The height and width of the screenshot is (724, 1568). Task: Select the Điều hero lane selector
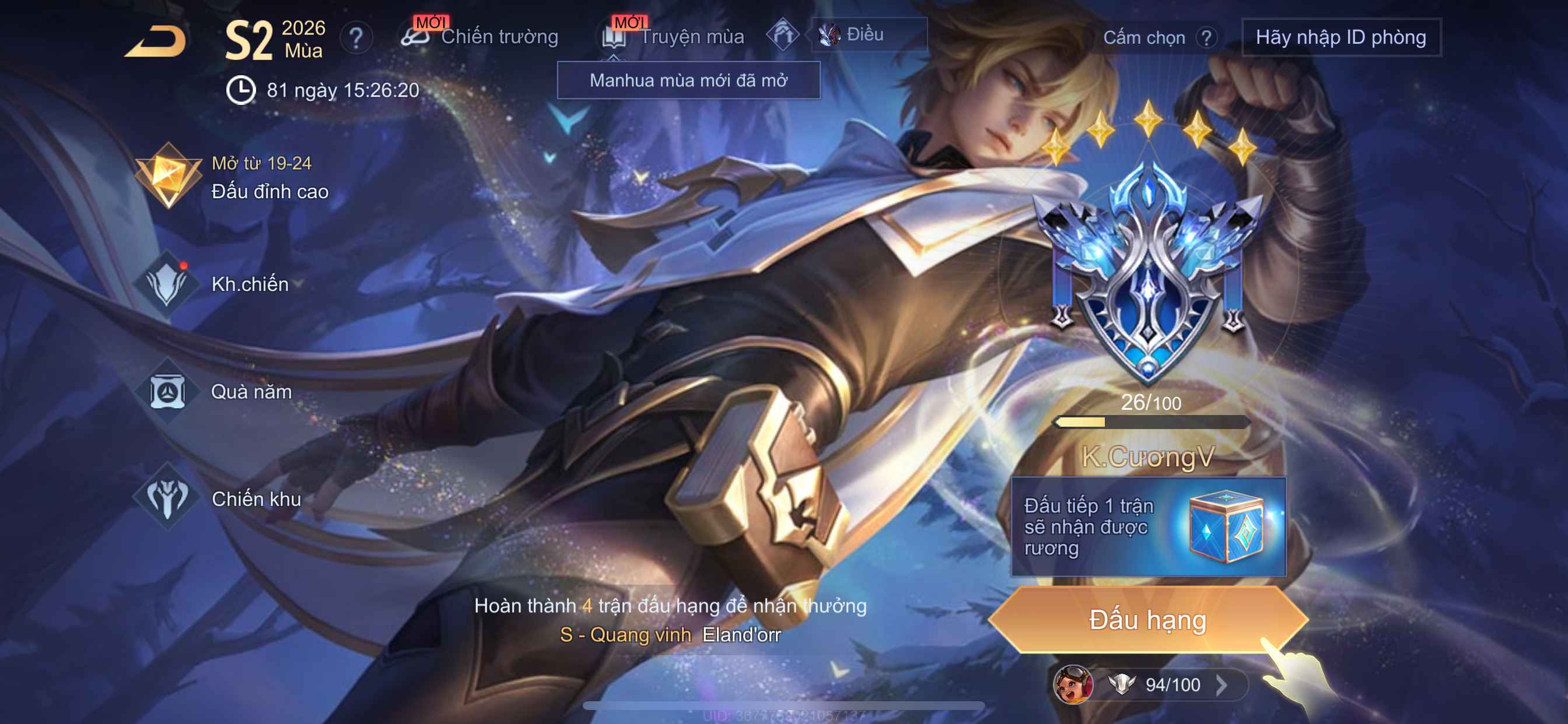[868, 34]
